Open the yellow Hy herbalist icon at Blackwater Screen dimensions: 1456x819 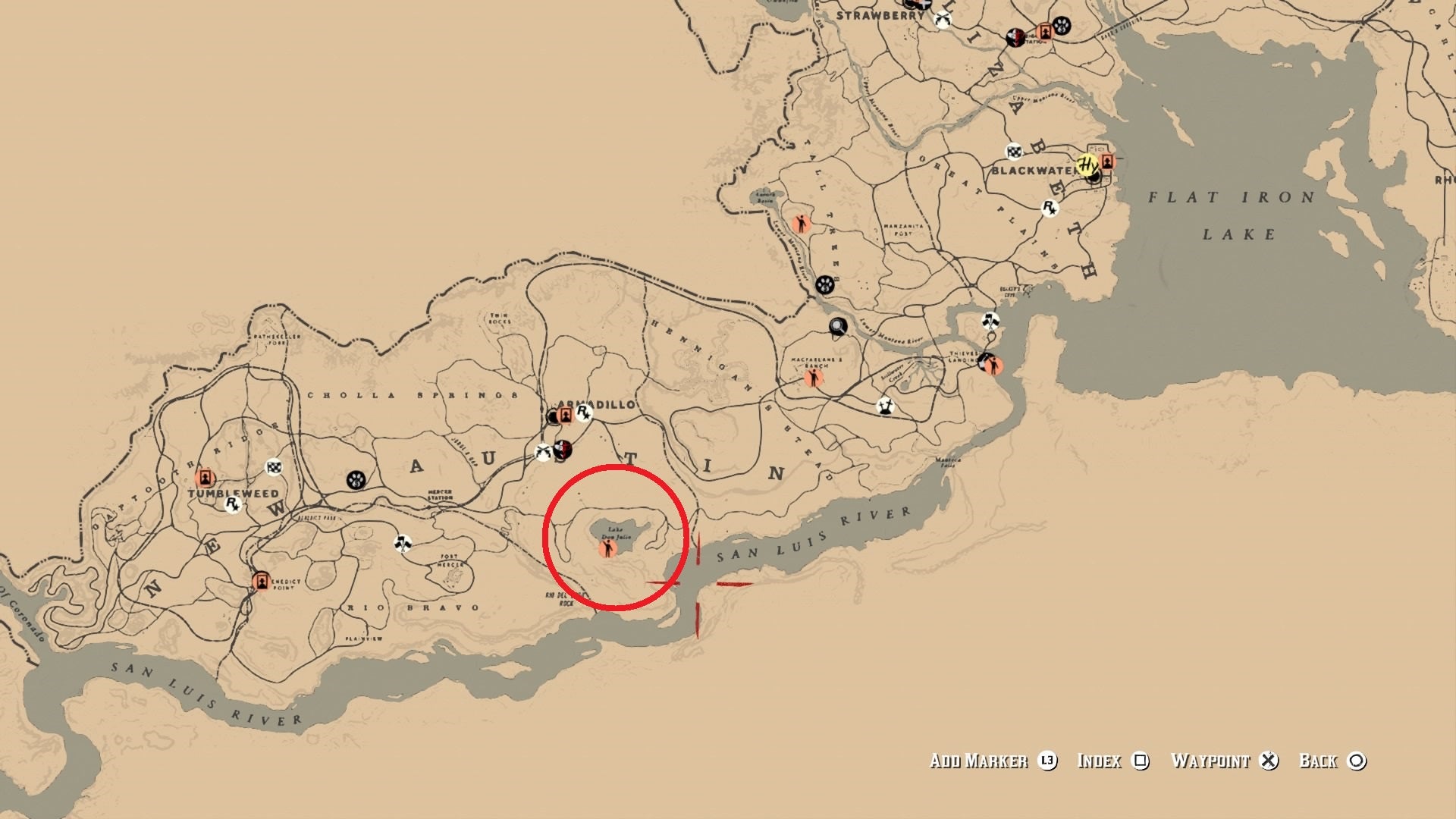(x=1088, y=165)
